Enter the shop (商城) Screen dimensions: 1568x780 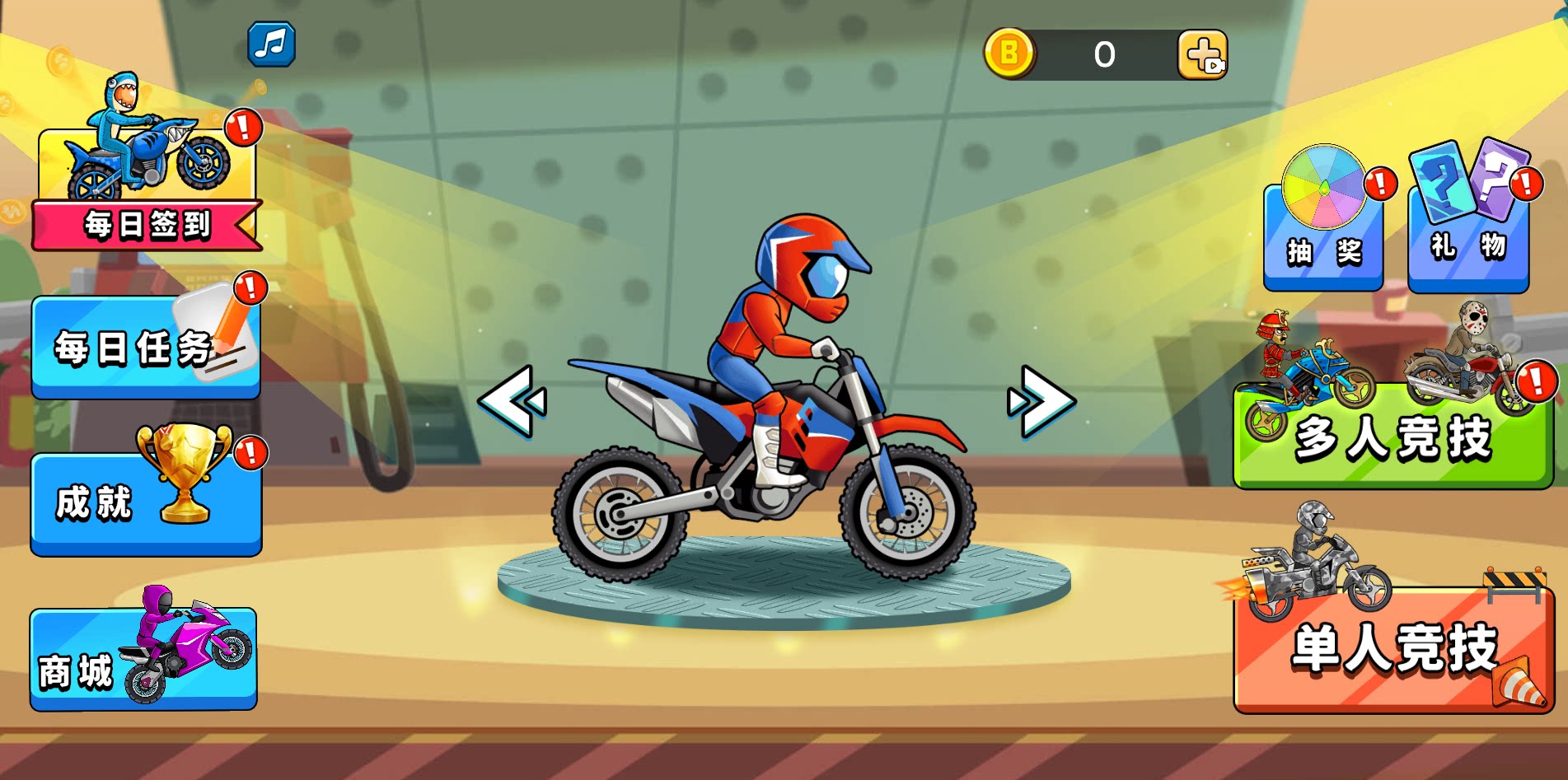143,659
